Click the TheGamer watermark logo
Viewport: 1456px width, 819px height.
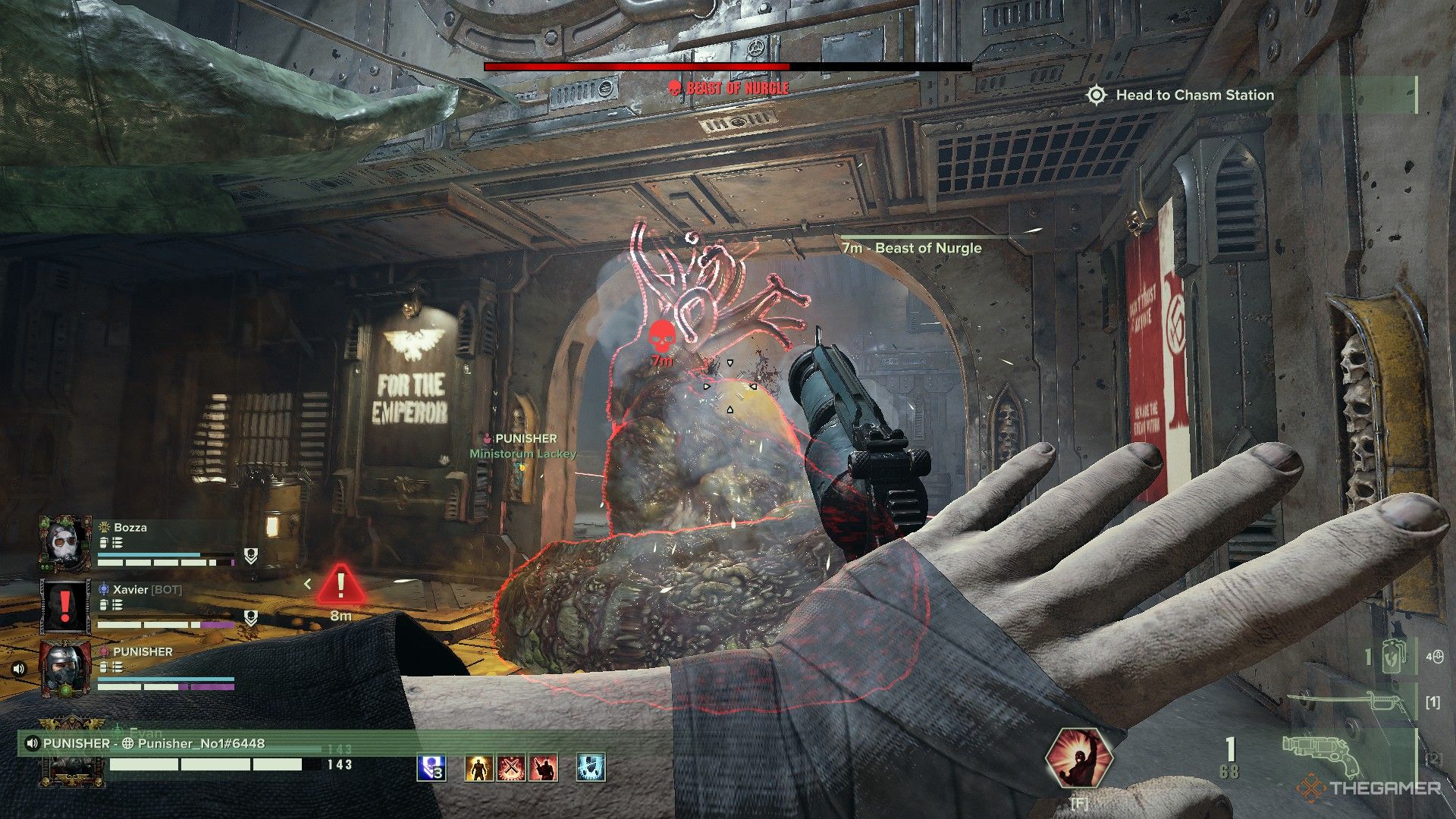click(1371, 788)
